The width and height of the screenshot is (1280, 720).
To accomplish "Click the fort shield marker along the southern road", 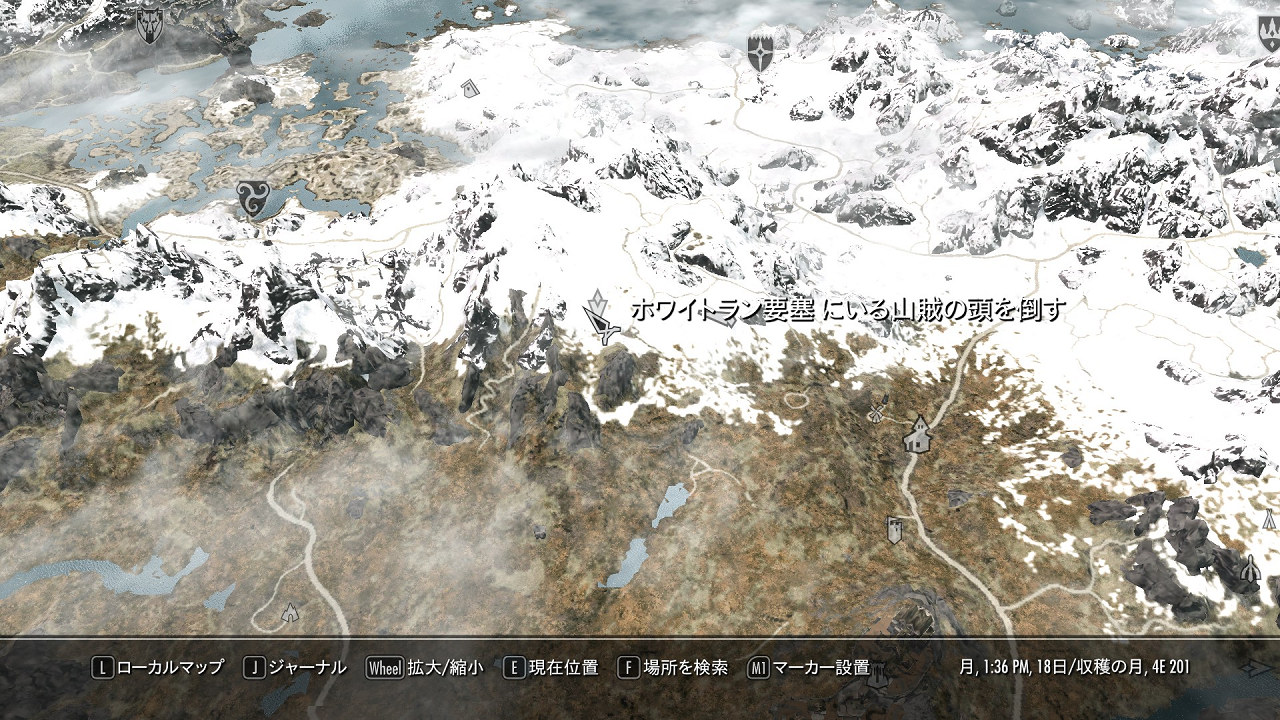I will coord(895,530).
